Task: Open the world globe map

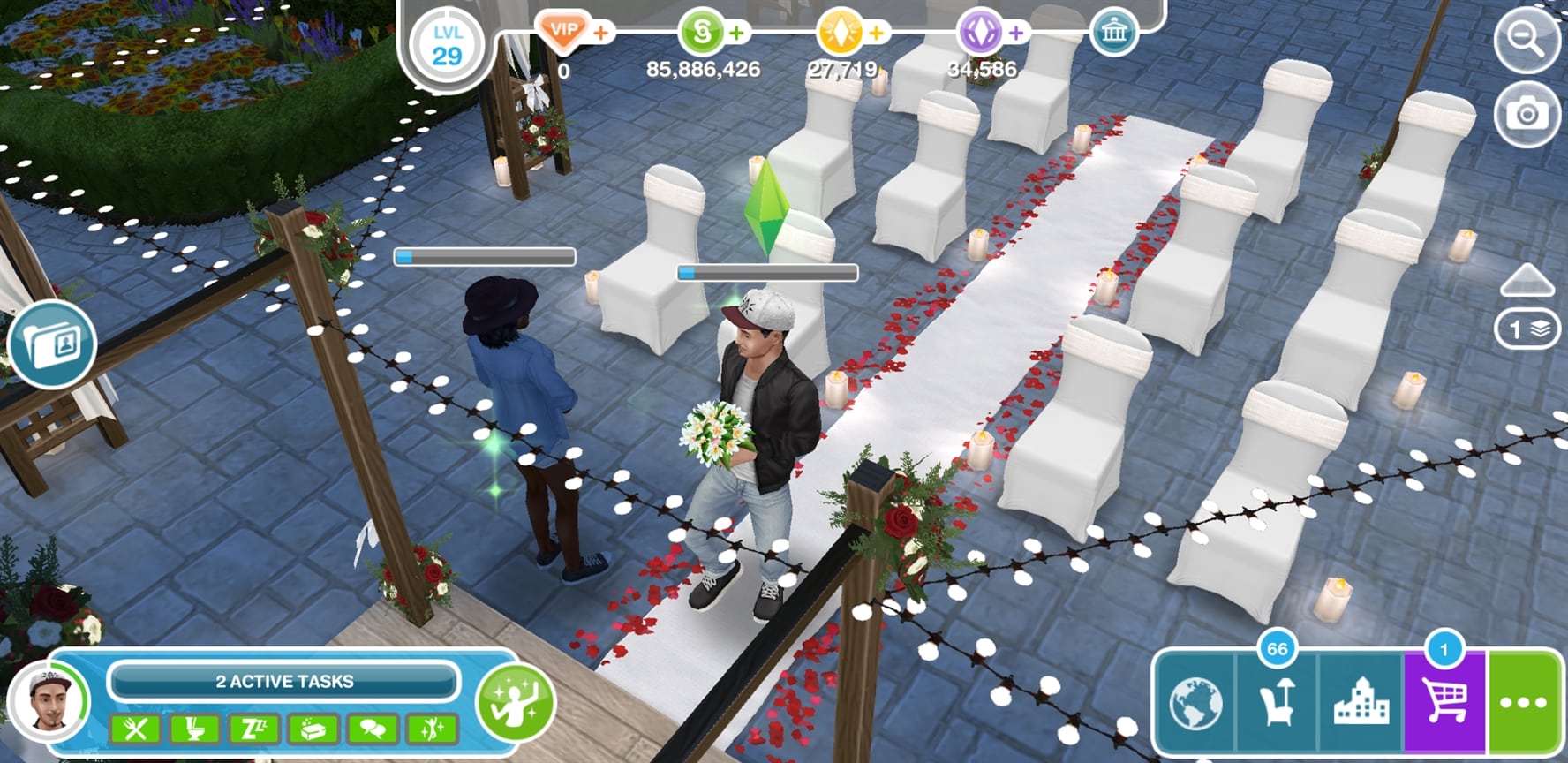Action: [x=1195, y=704]
